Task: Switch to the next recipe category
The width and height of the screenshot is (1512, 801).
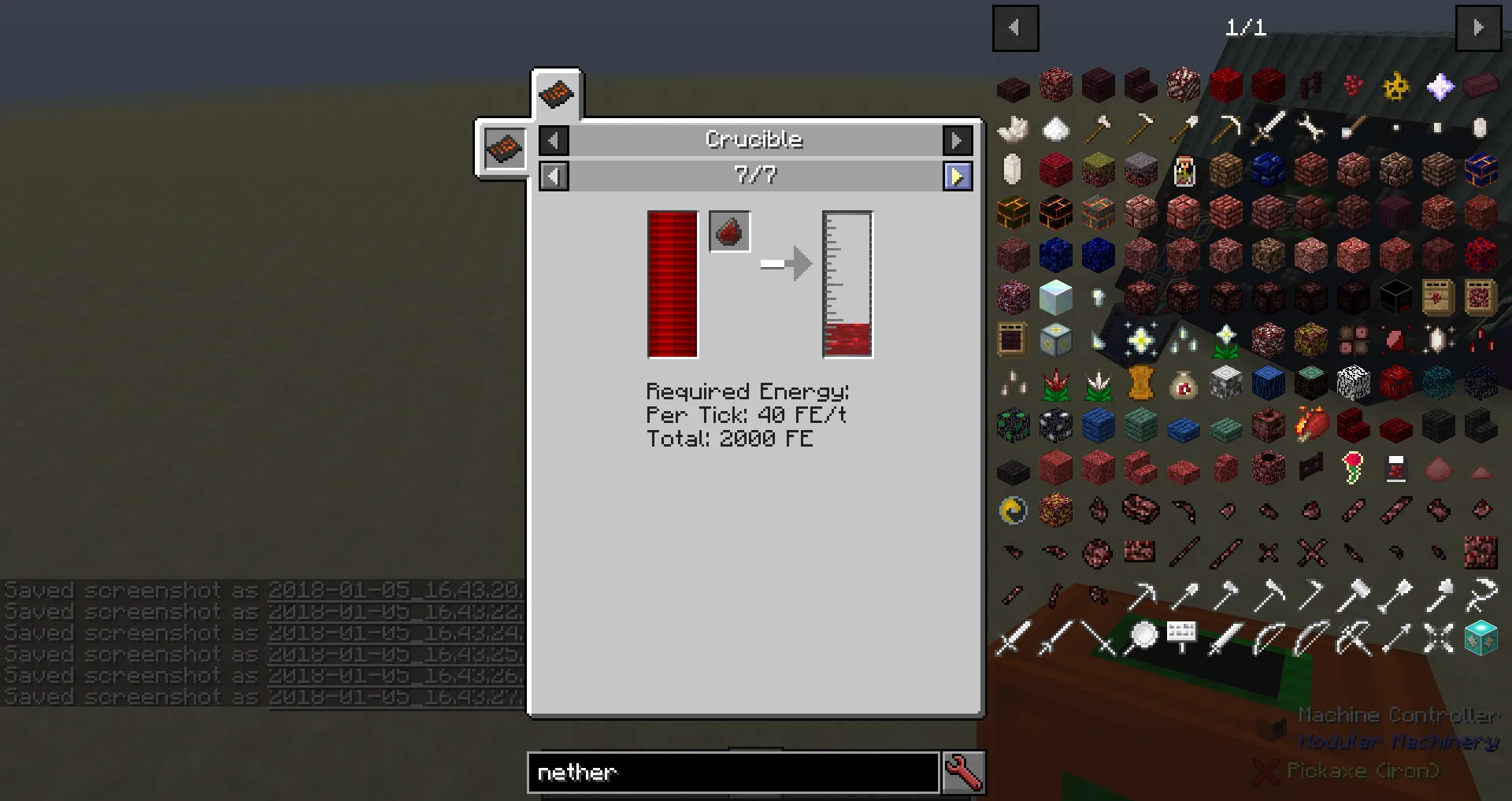Action: (958, 139)
